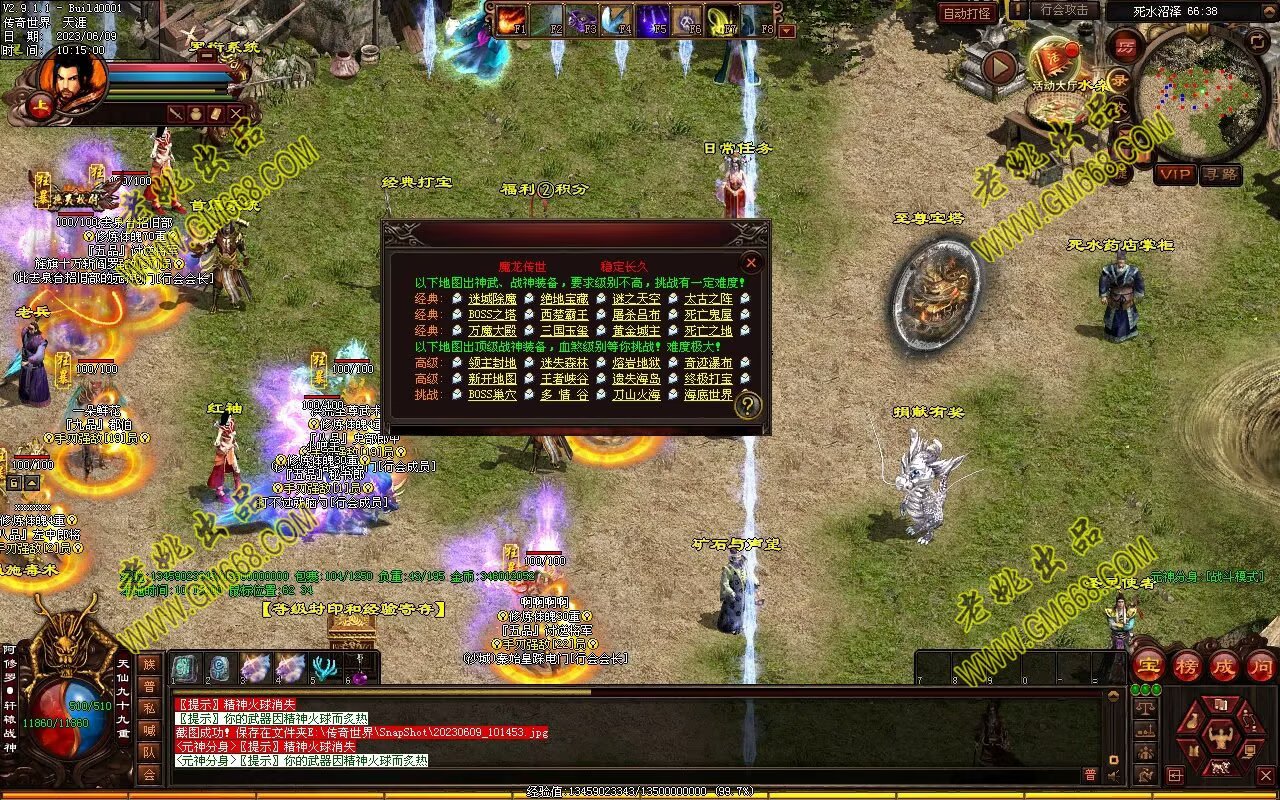Pick the 熔岩地狱 advanced map
This screenshot has height=800, width=1280.
coord(636,363)
